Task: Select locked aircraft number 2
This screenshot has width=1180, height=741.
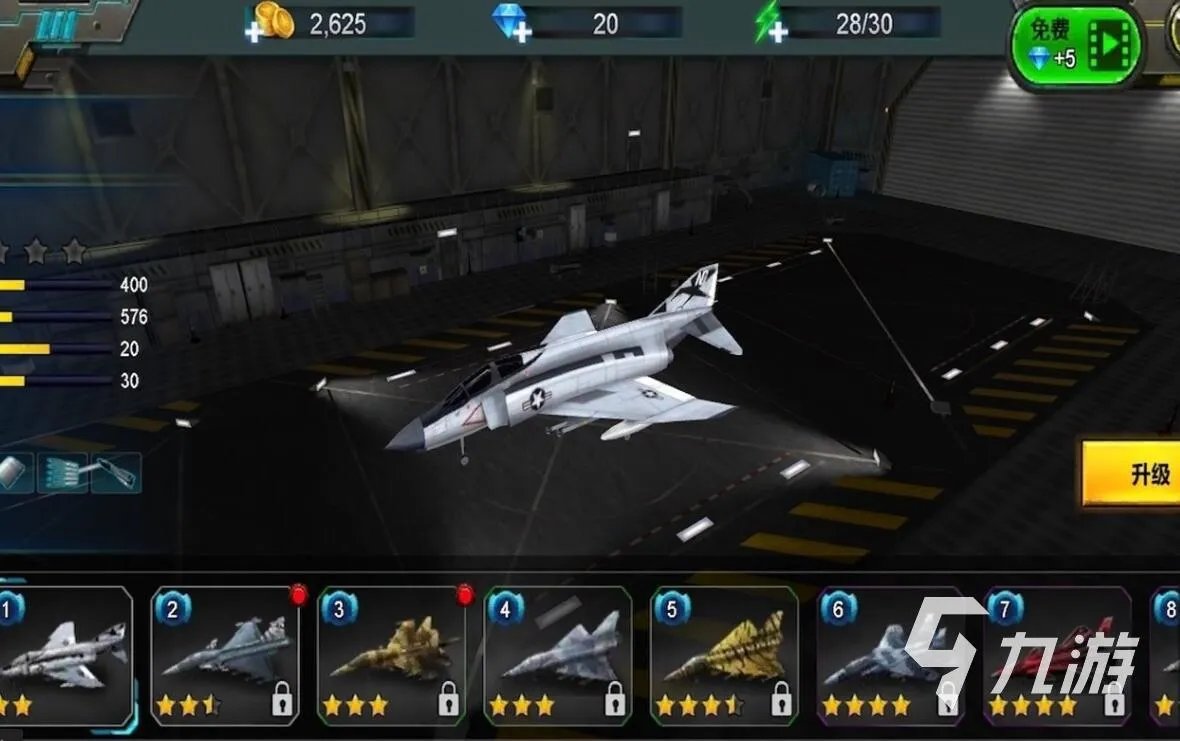Action: [226, 654]
